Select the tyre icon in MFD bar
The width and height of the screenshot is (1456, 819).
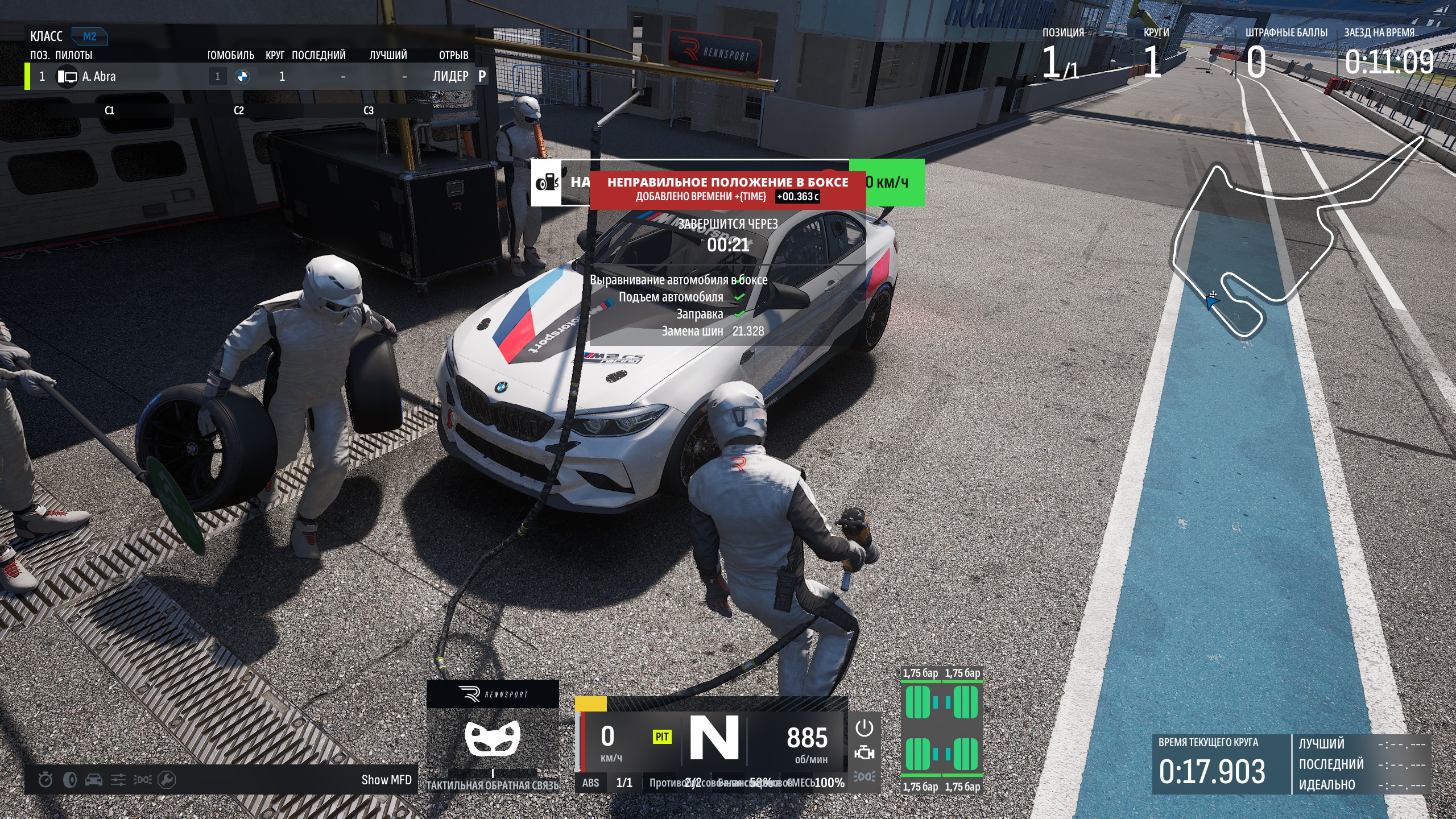70,780
